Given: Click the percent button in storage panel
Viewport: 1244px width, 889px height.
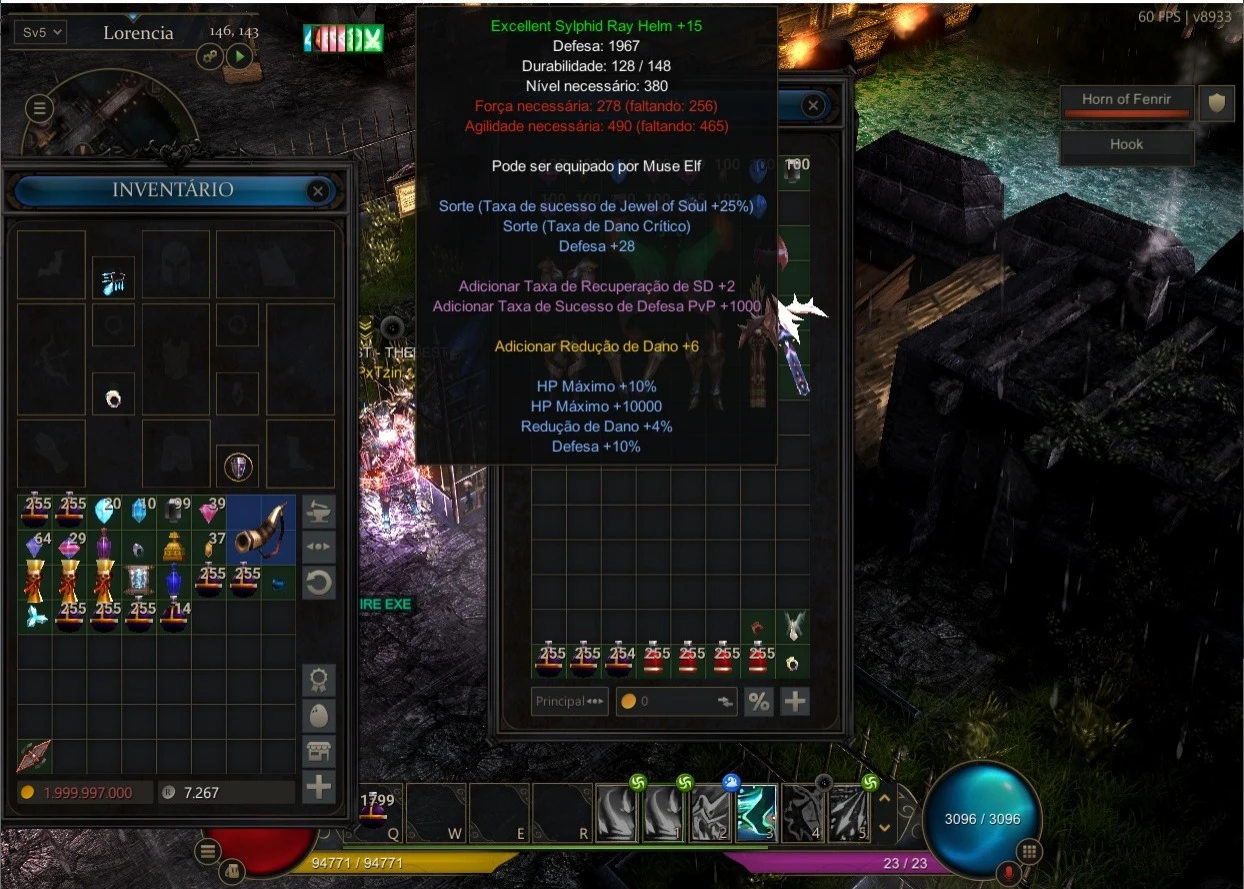Looking at the screenshot, I should click(x=759, y=701).
